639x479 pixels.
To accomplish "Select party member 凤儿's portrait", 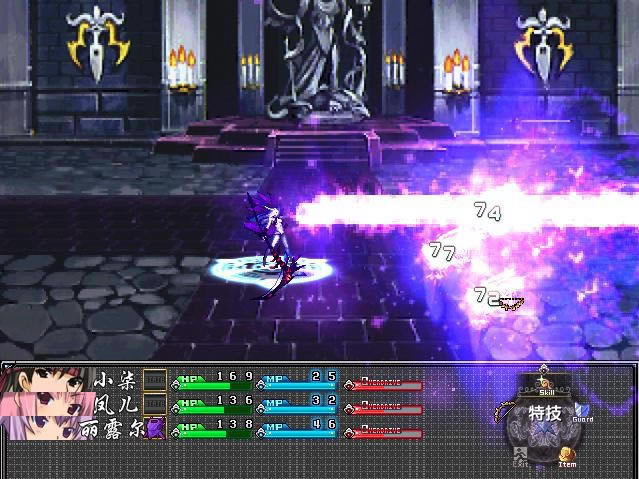I will 44,405.
